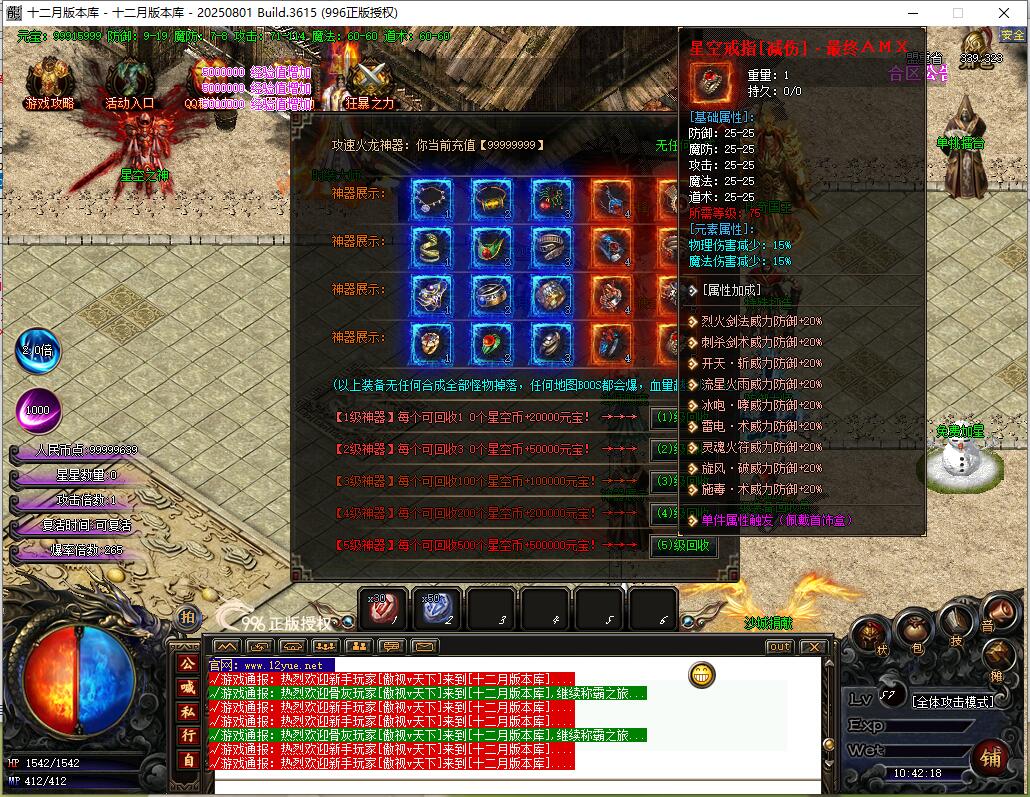Use the blue potion in hotbar slot 2

(x=437, y=608)
